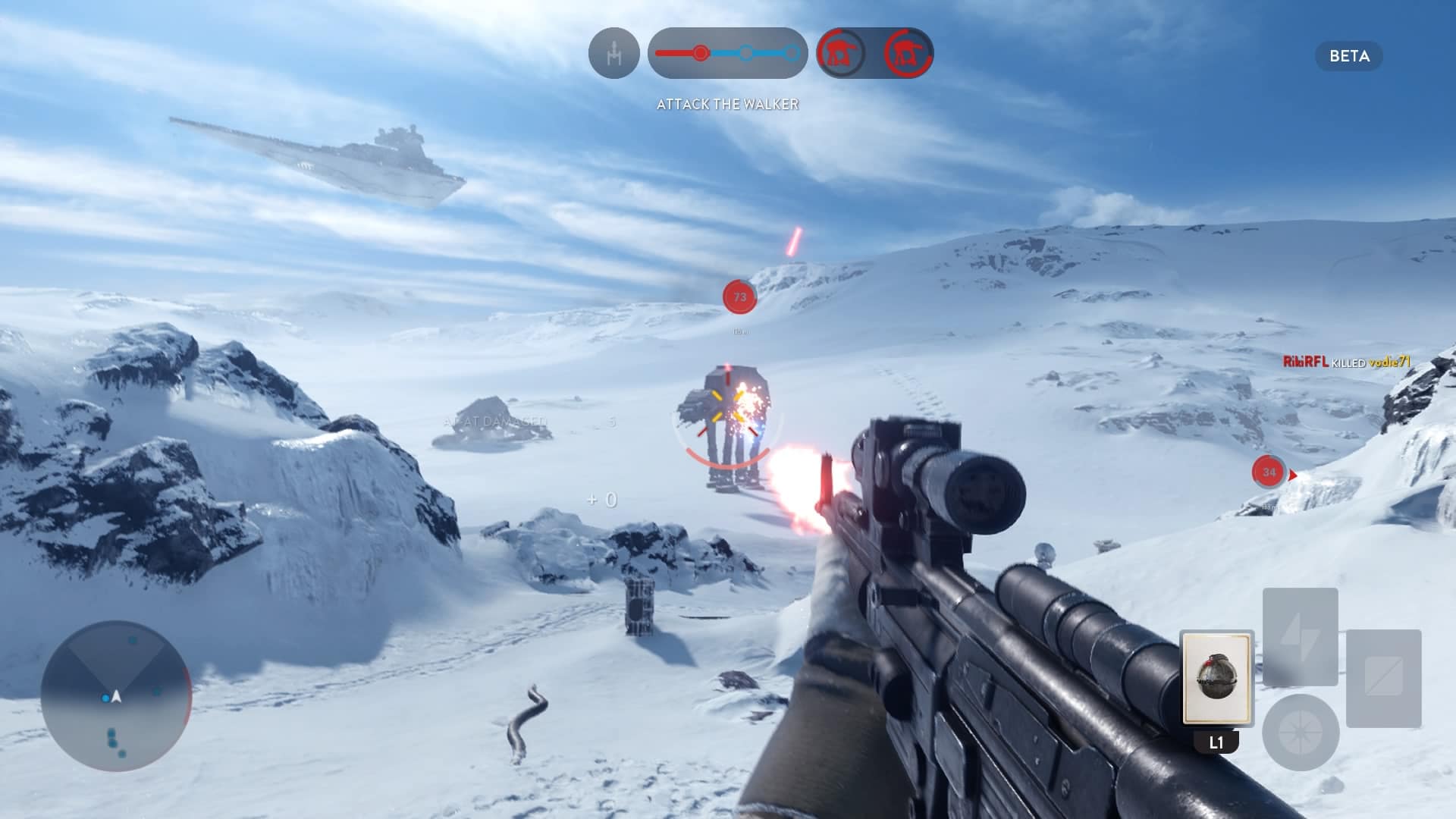Click the red objective marker labeled 34
1456x819 pixels.
[x=1269, y=472]
